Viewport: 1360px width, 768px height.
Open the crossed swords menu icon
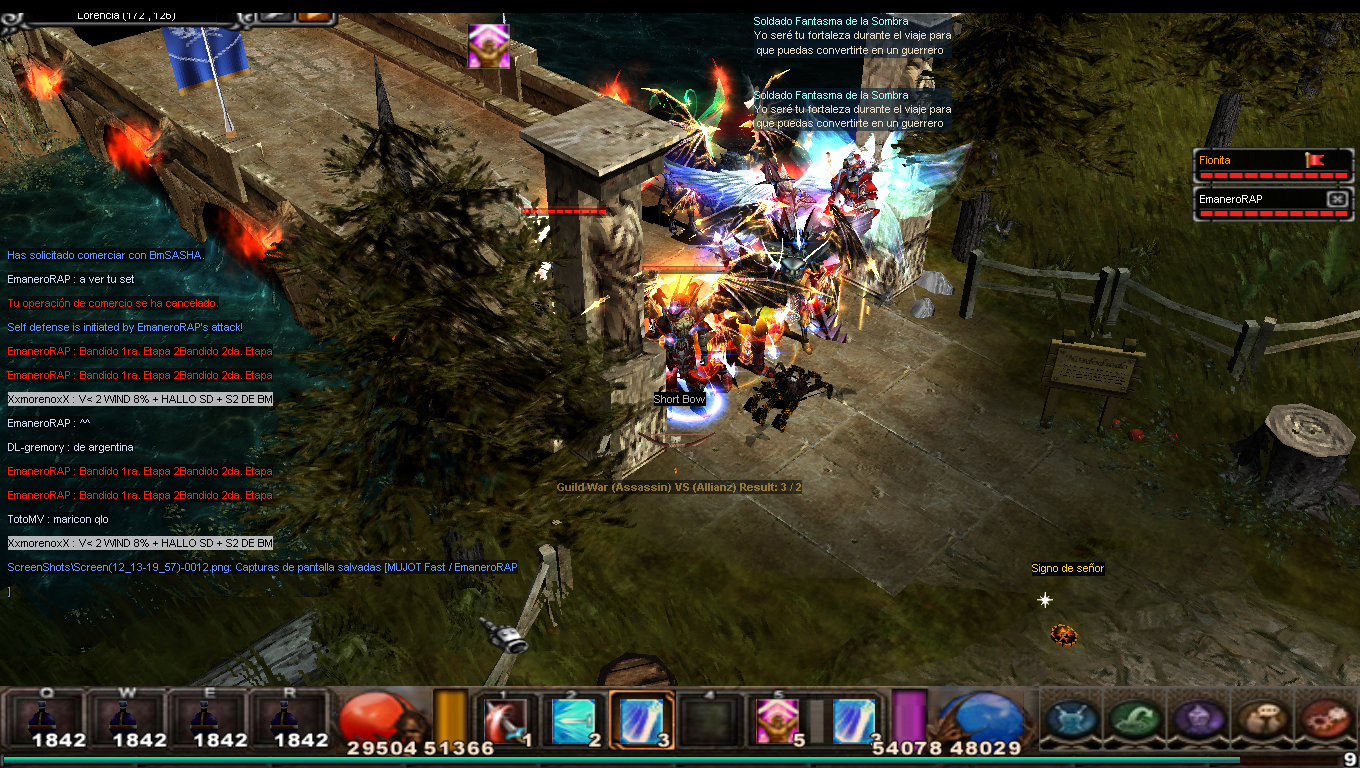(x=1072, y=718)
